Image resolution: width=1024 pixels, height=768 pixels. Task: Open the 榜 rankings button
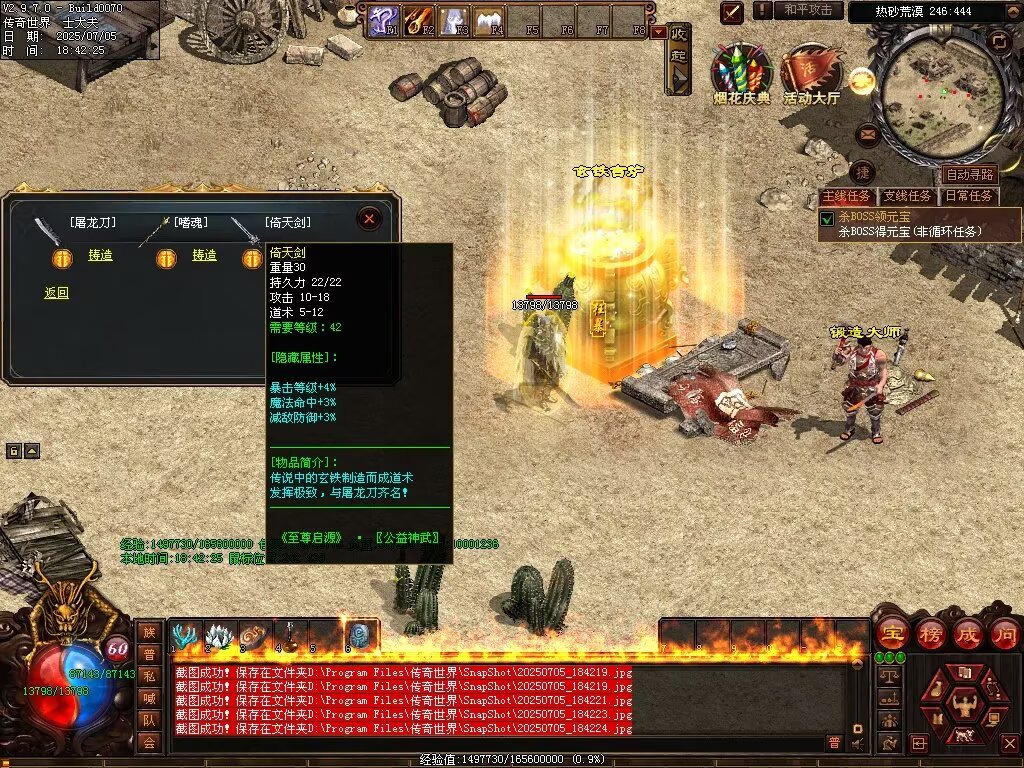(930, 633)
